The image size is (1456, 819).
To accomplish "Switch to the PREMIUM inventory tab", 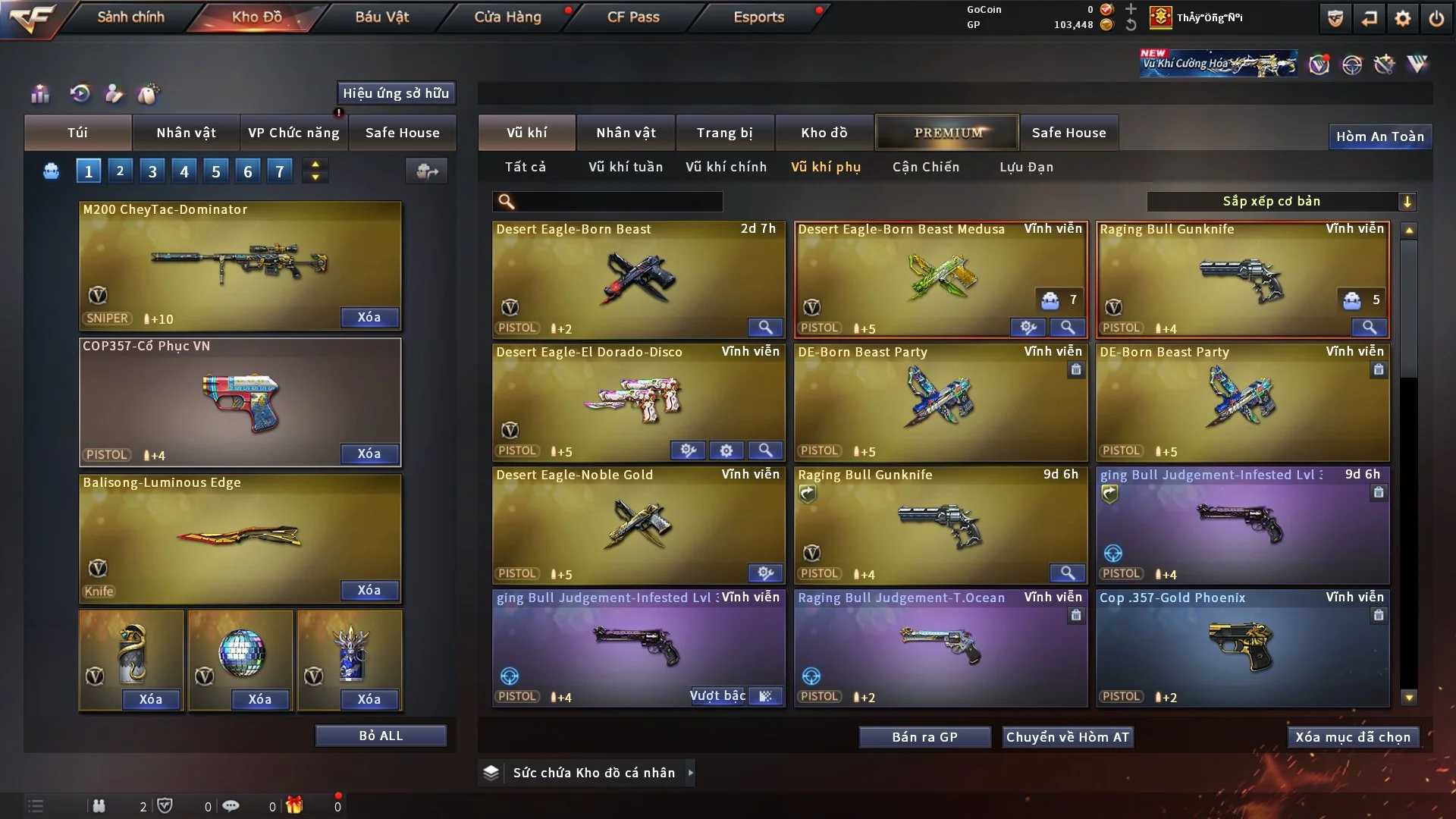I will [947, 133].
